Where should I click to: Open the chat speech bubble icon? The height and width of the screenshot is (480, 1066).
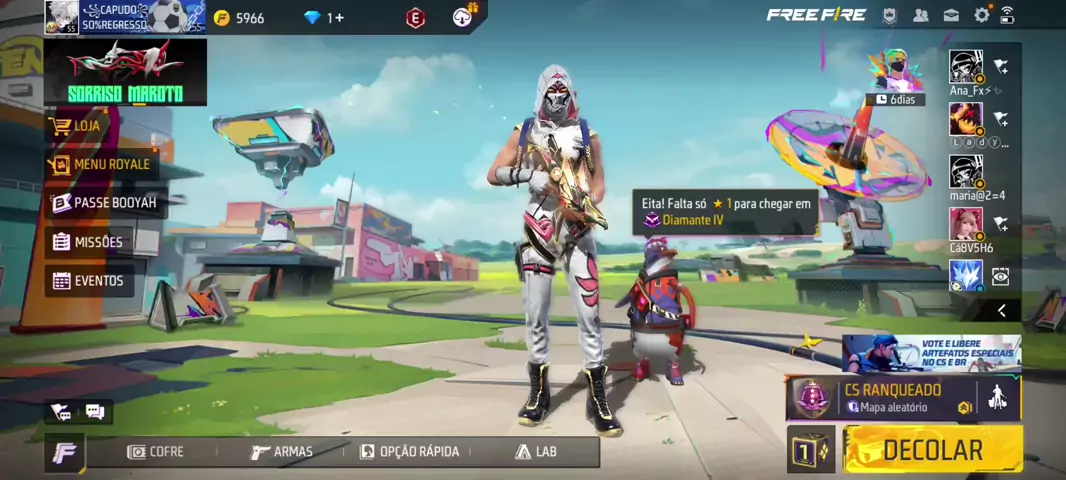[95, 411]
